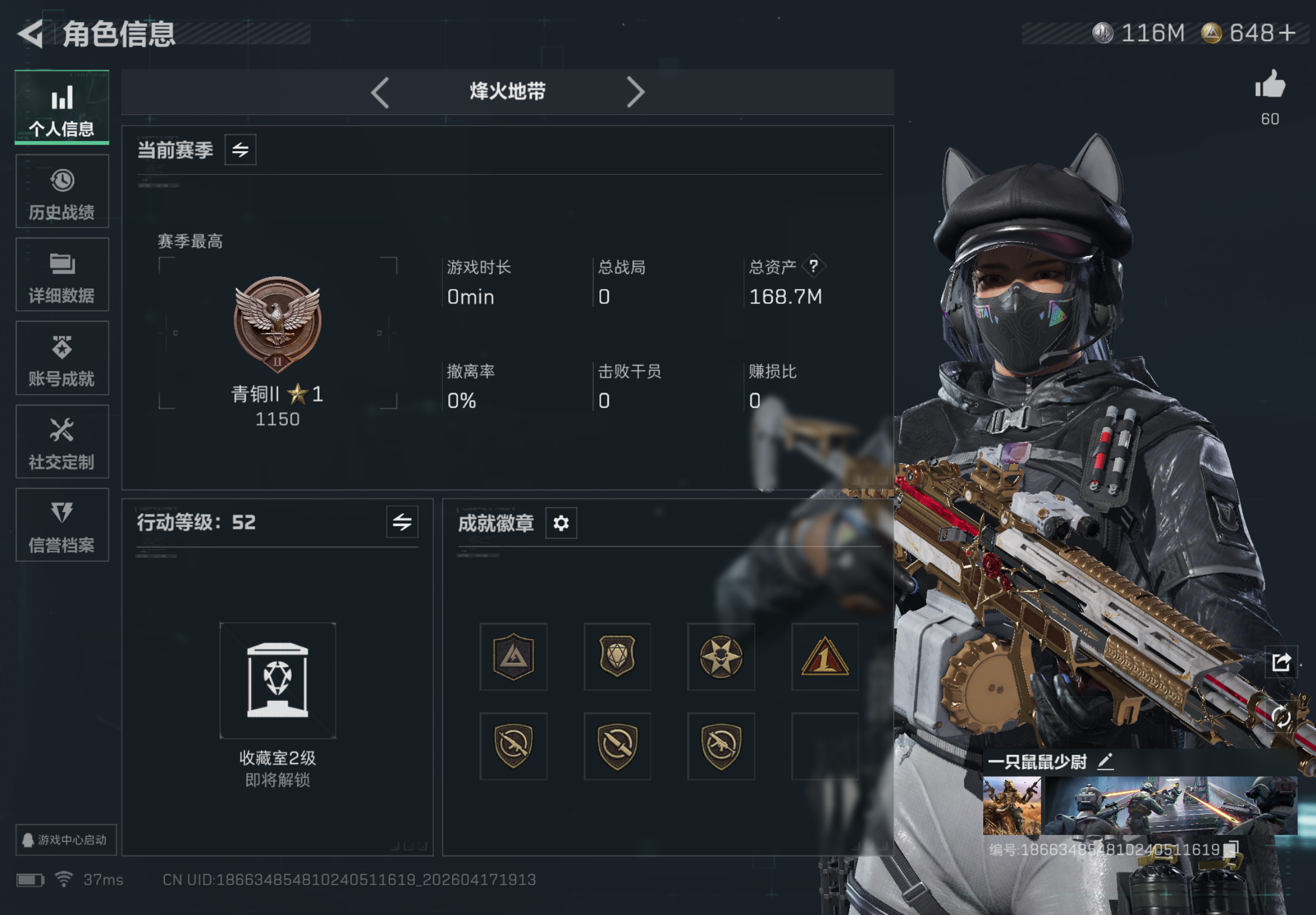Click the right arrow beside 烽火地带
The width and height of the screenshot is (1316, 915).
click(635, 92)
